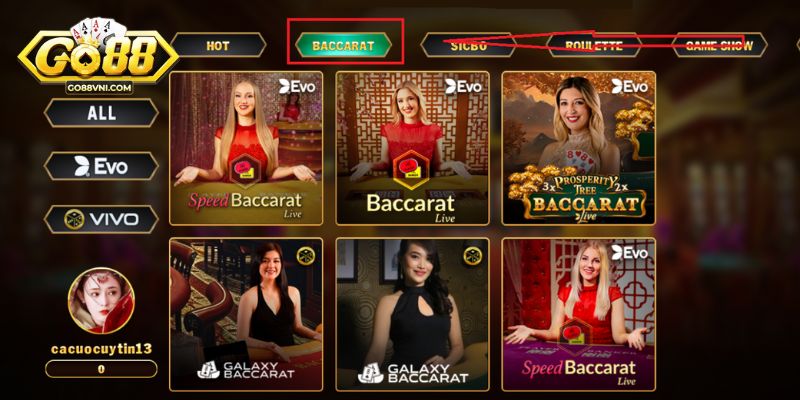Switch to the HOT games tab

(x=218, y=46)
